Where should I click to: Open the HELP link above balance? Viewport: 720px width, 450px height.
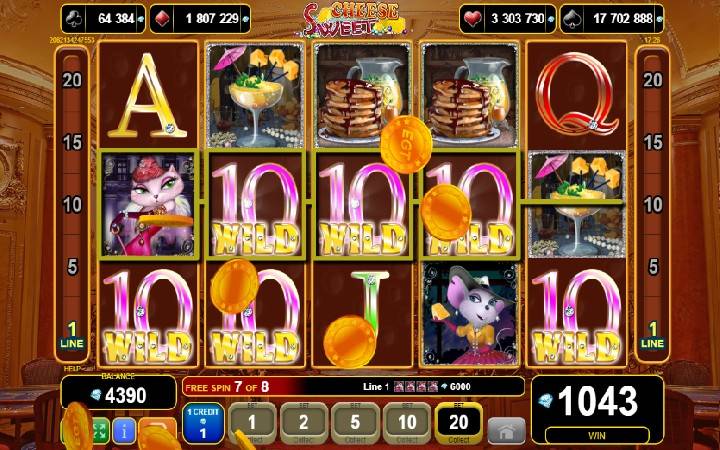pyautogui.click(x=73, y=369)
